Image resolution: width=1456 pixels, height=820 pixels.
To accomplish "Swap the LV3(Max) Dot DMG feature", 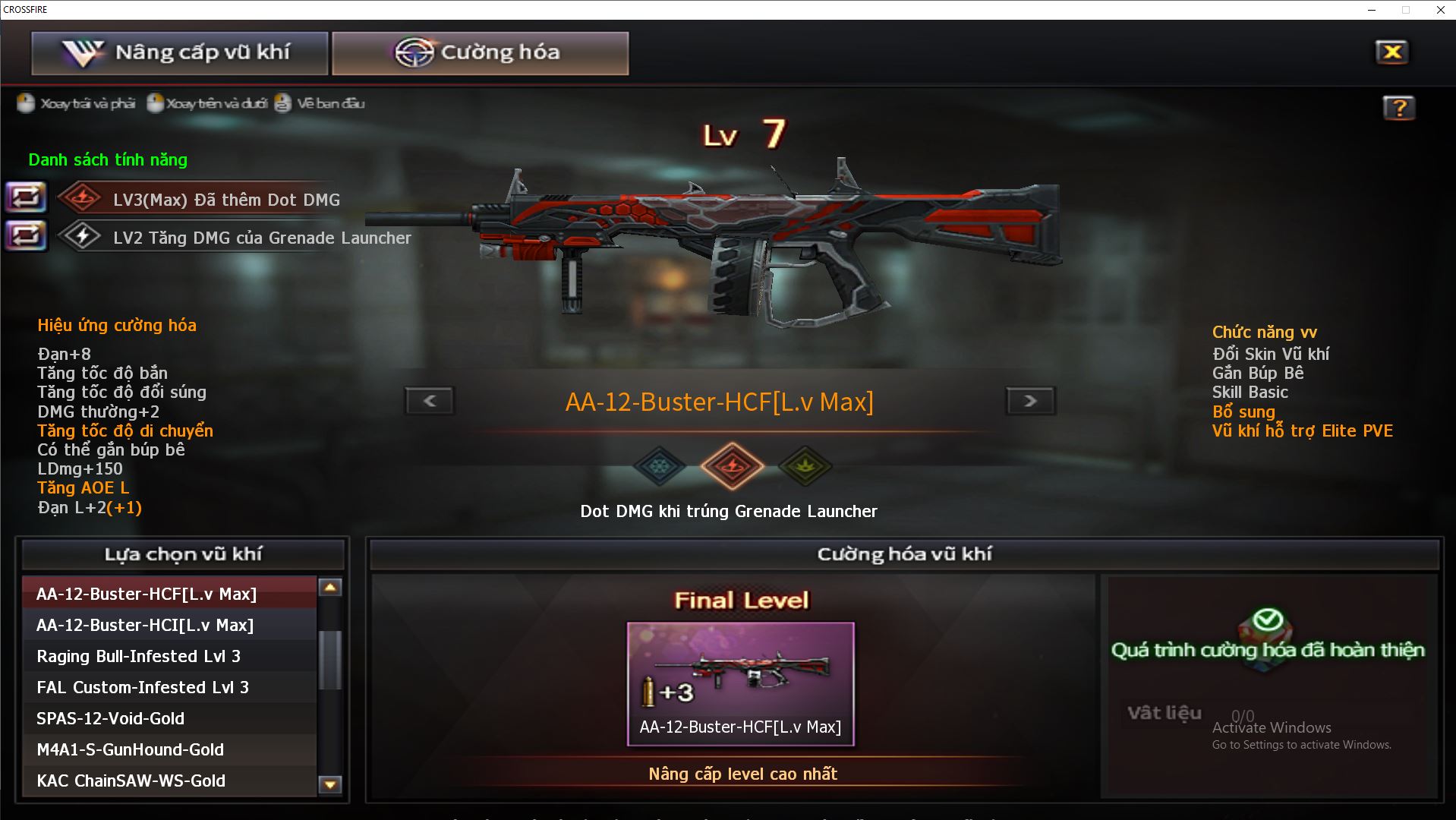I will click(26, 198).
